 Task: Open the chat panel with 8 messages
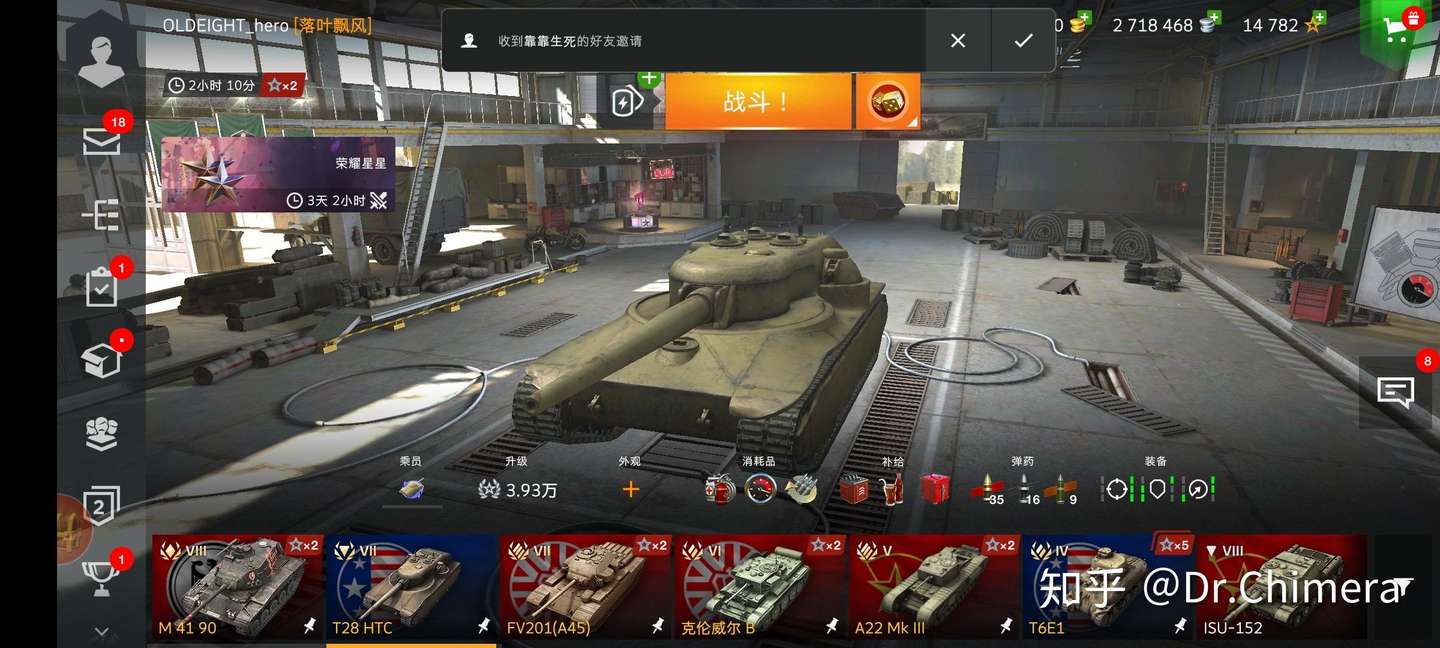[x=1395, y=391]
